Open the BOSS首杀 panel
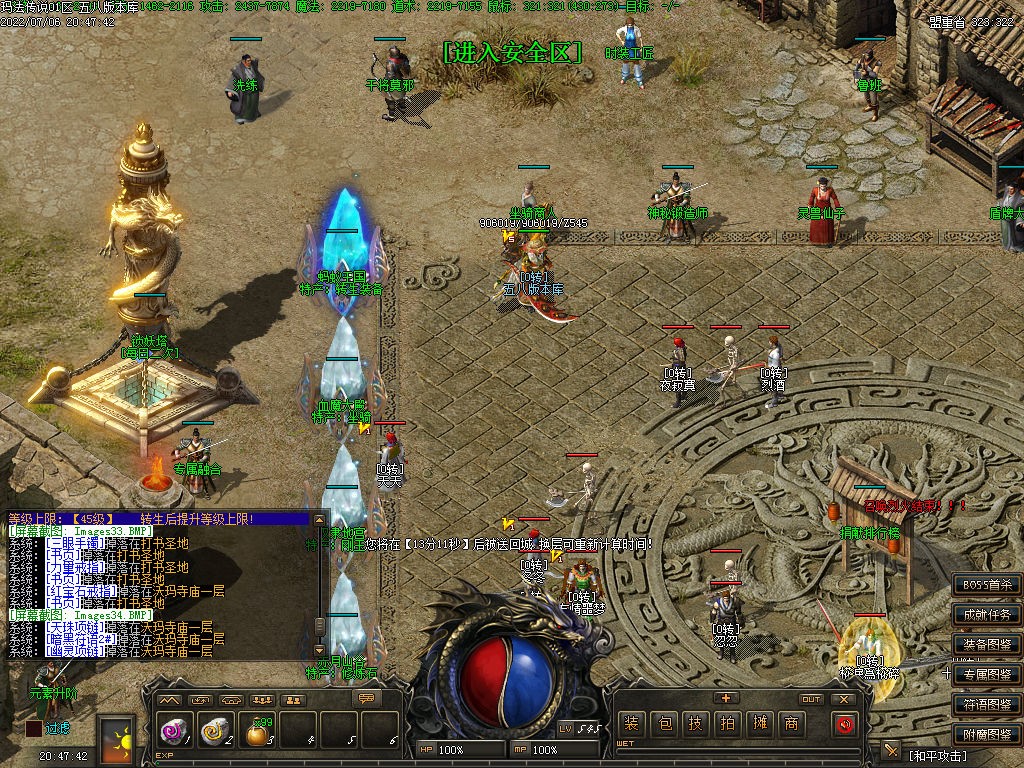Viewport: 1024px width, 768px height. click(986, 585)
